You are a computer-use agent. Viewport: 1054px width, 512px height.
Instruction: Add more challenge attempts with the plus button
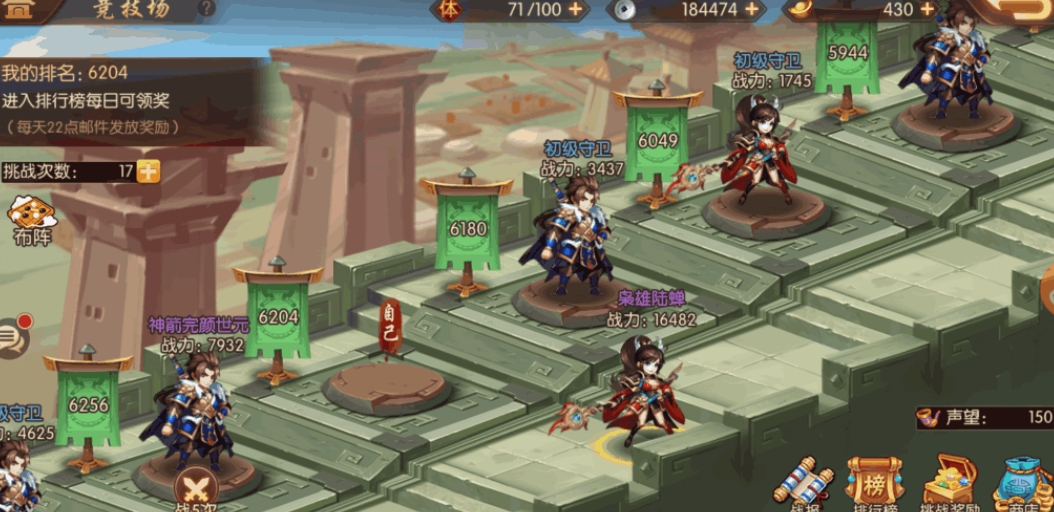click(148, 171)
